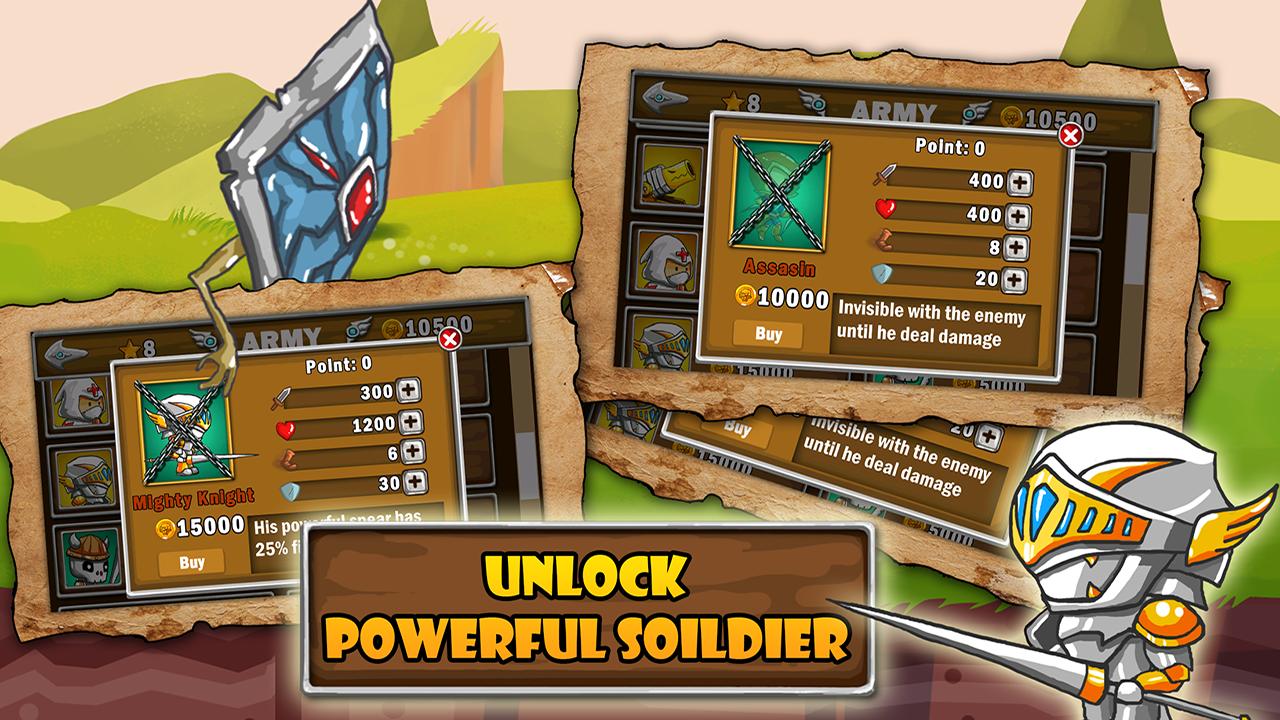Raise the Assassin speed stat of 8
Screen dimensions: 1280x720
click(x=1016, y=247)
